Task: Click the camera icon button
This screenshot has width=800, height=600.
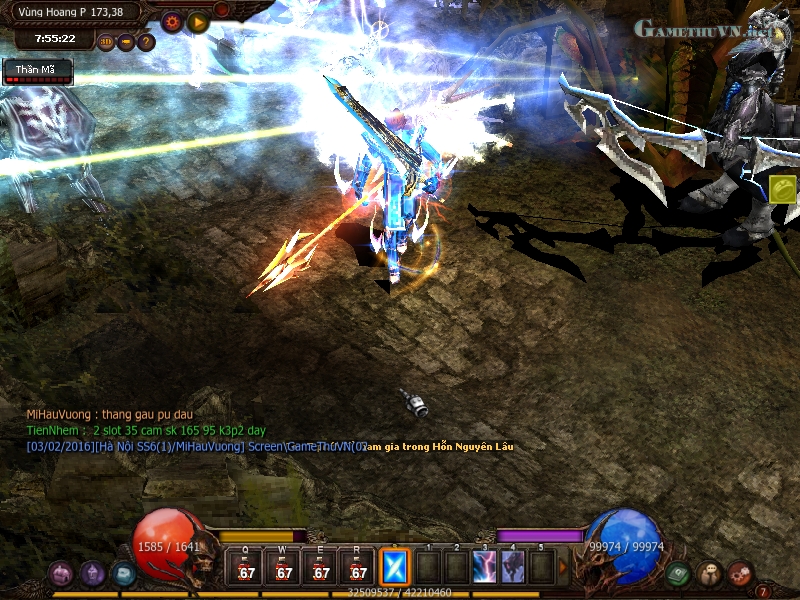Action: coord(126,42)
